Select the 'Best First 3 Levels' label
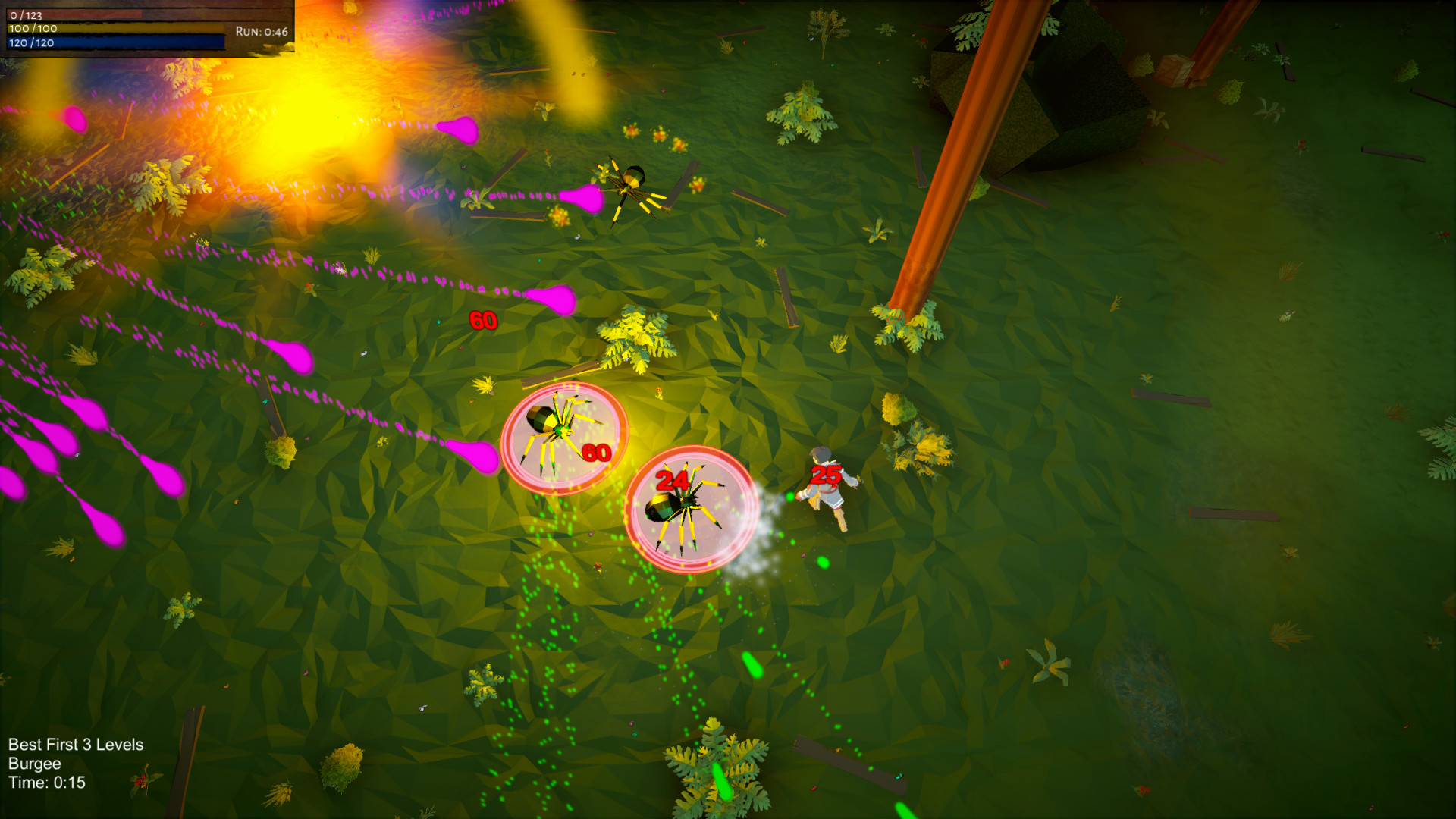 (74, 745)
